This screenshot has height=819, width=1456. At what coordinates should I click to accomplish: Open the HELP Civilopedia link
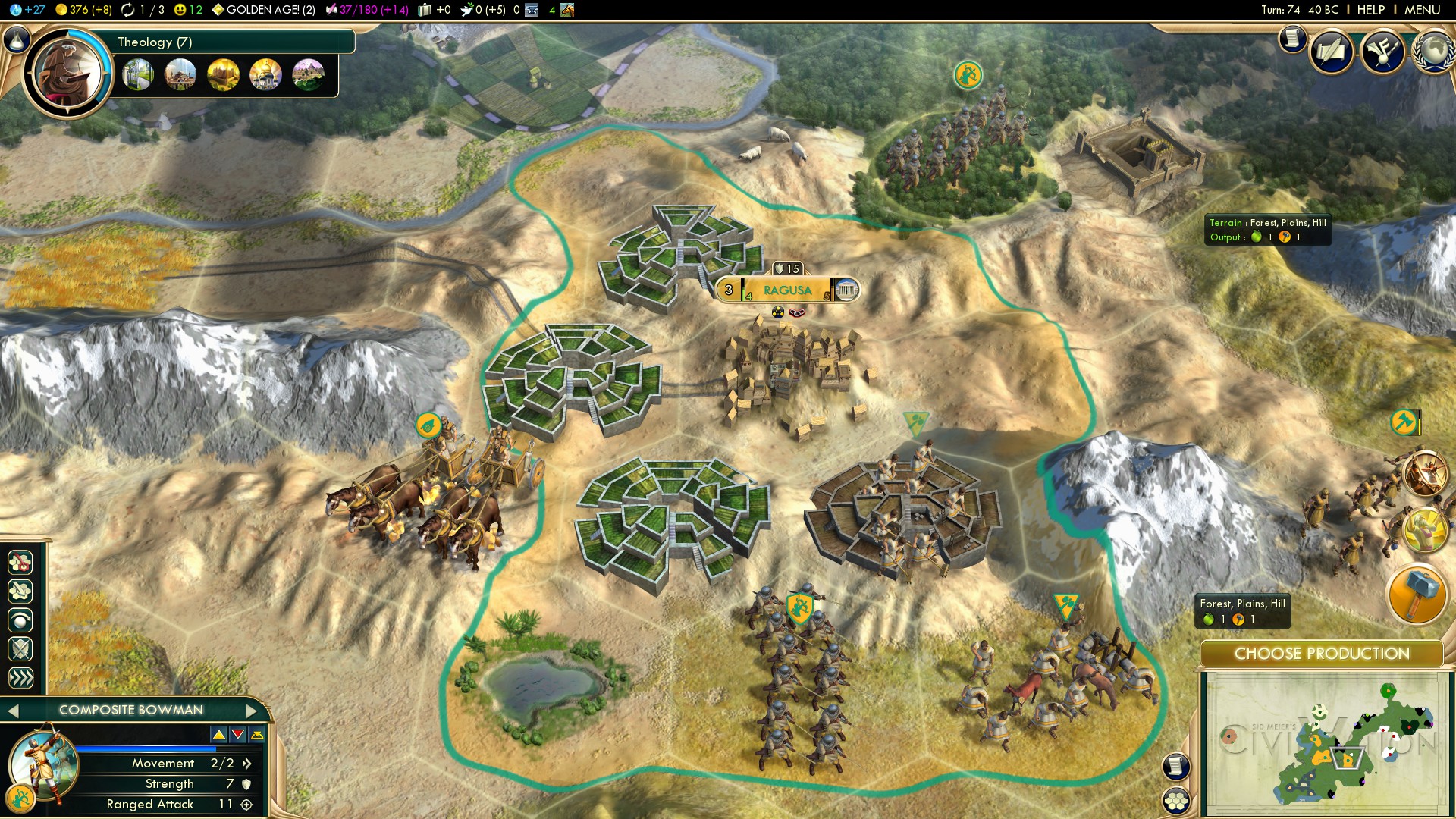[1370, 10]
